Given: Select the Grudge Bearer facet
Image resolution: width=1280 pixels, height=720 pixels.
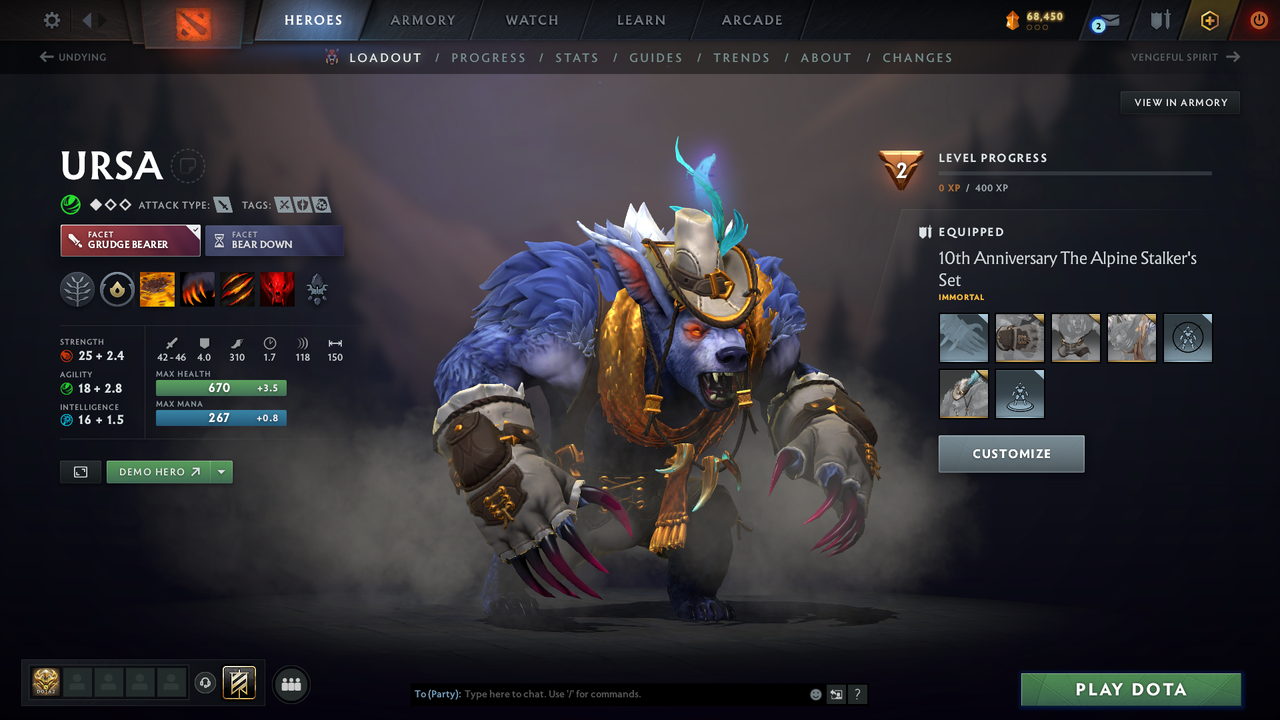Looking at the screenshot, I should tap(130, 240).
